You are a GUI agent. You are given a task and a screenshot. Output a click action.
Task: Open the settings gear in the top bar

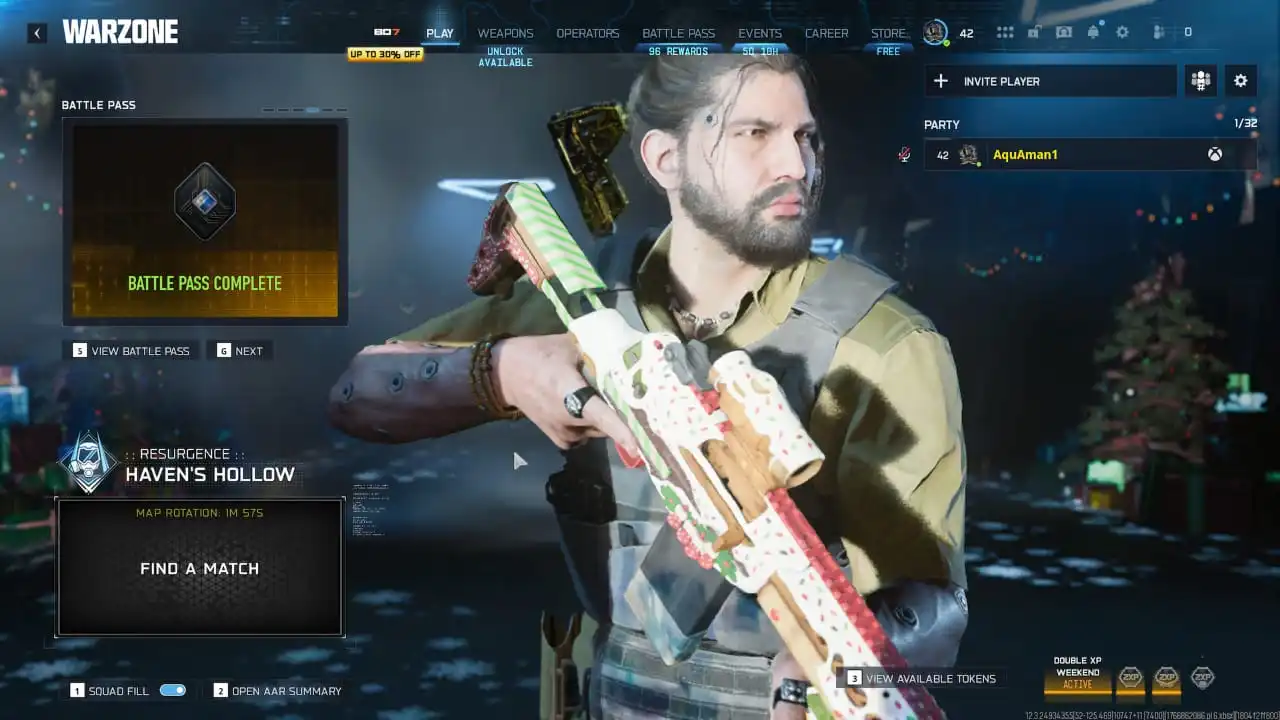click(x=1122, y=32)
